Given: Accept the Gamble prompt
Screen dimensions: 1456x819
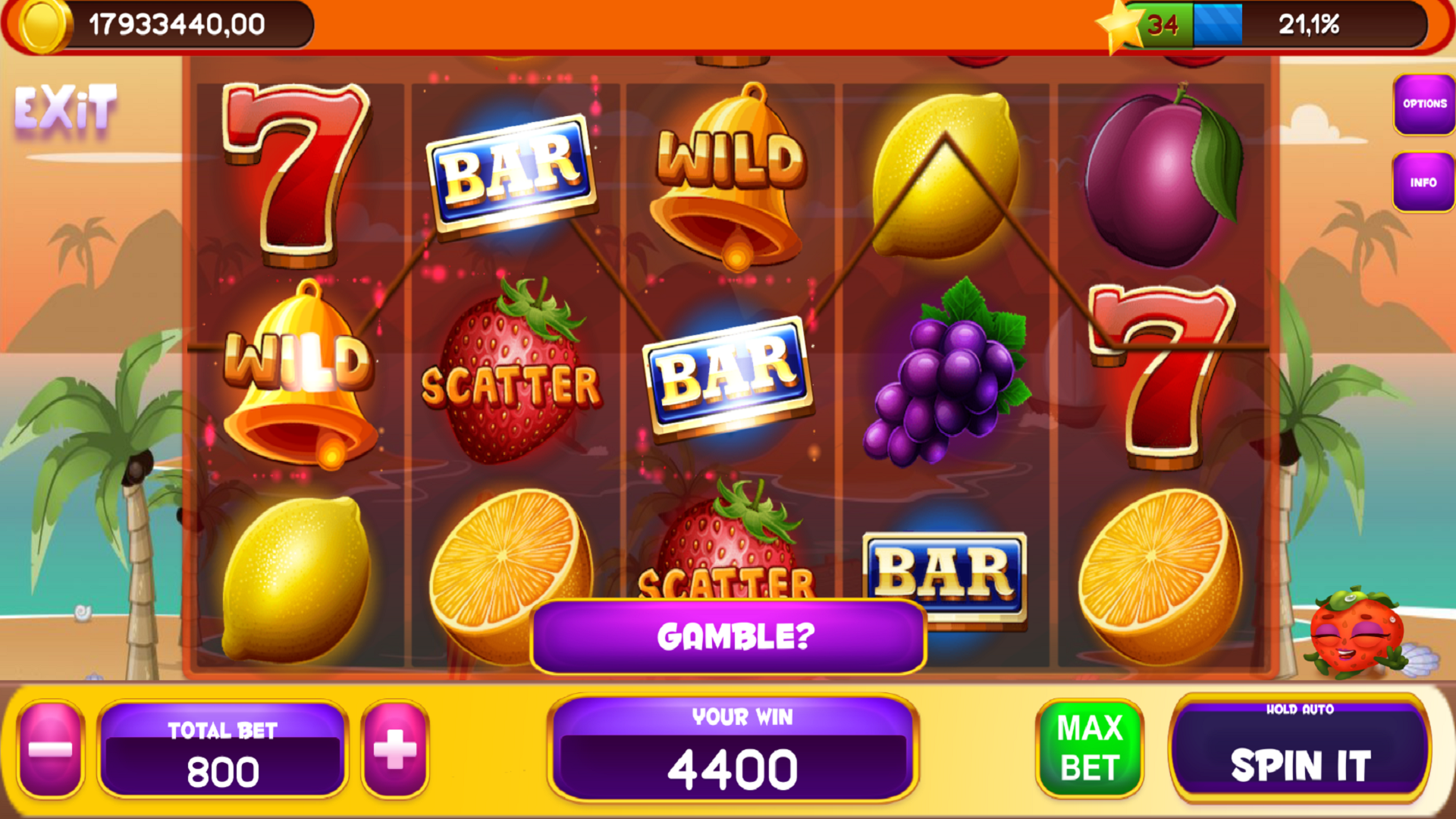Looking at the screenshot, I should [728, 636].
